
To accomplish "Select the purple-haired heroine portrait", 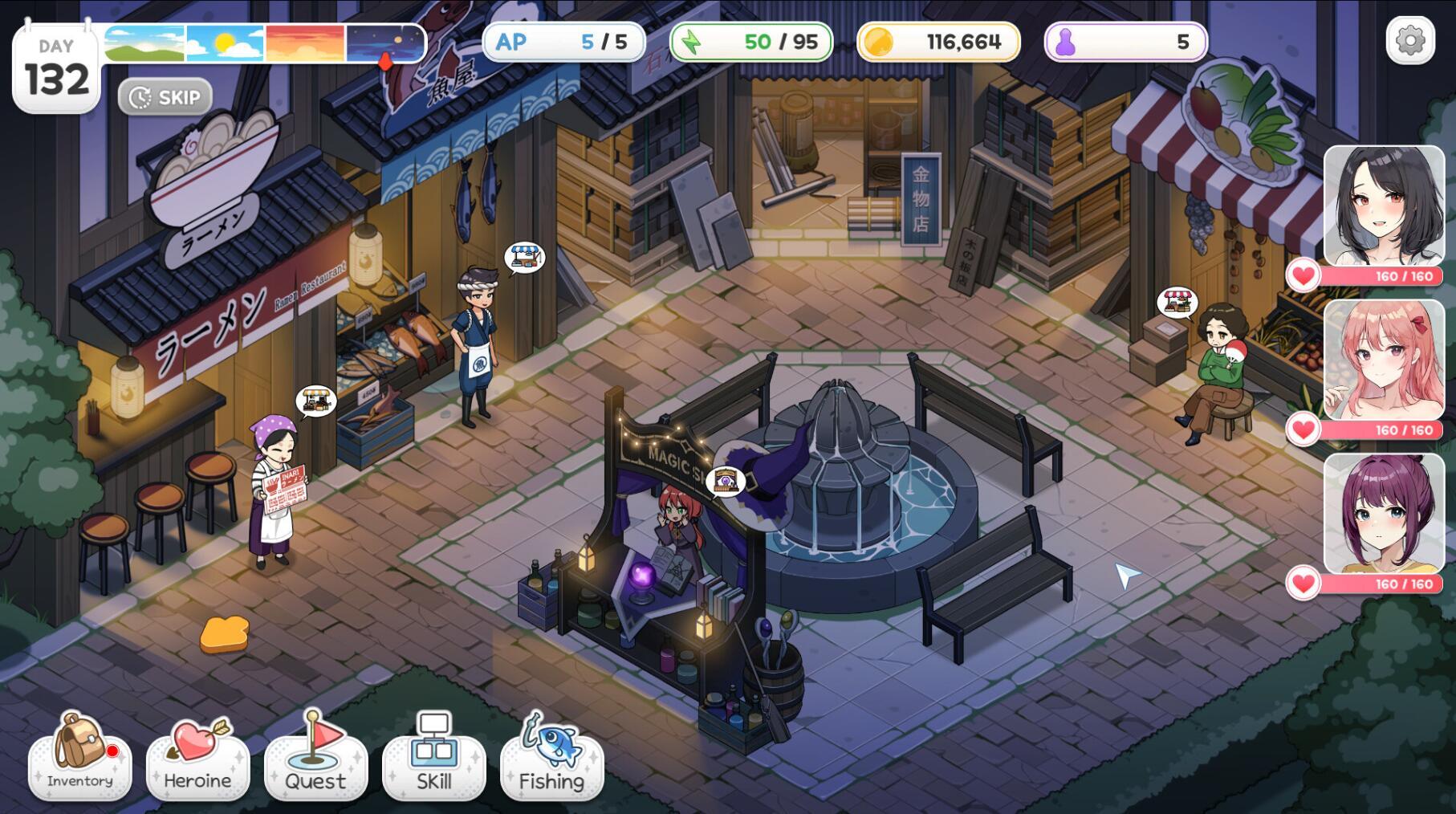I will pyautogui.click(x=1383, y=514).
